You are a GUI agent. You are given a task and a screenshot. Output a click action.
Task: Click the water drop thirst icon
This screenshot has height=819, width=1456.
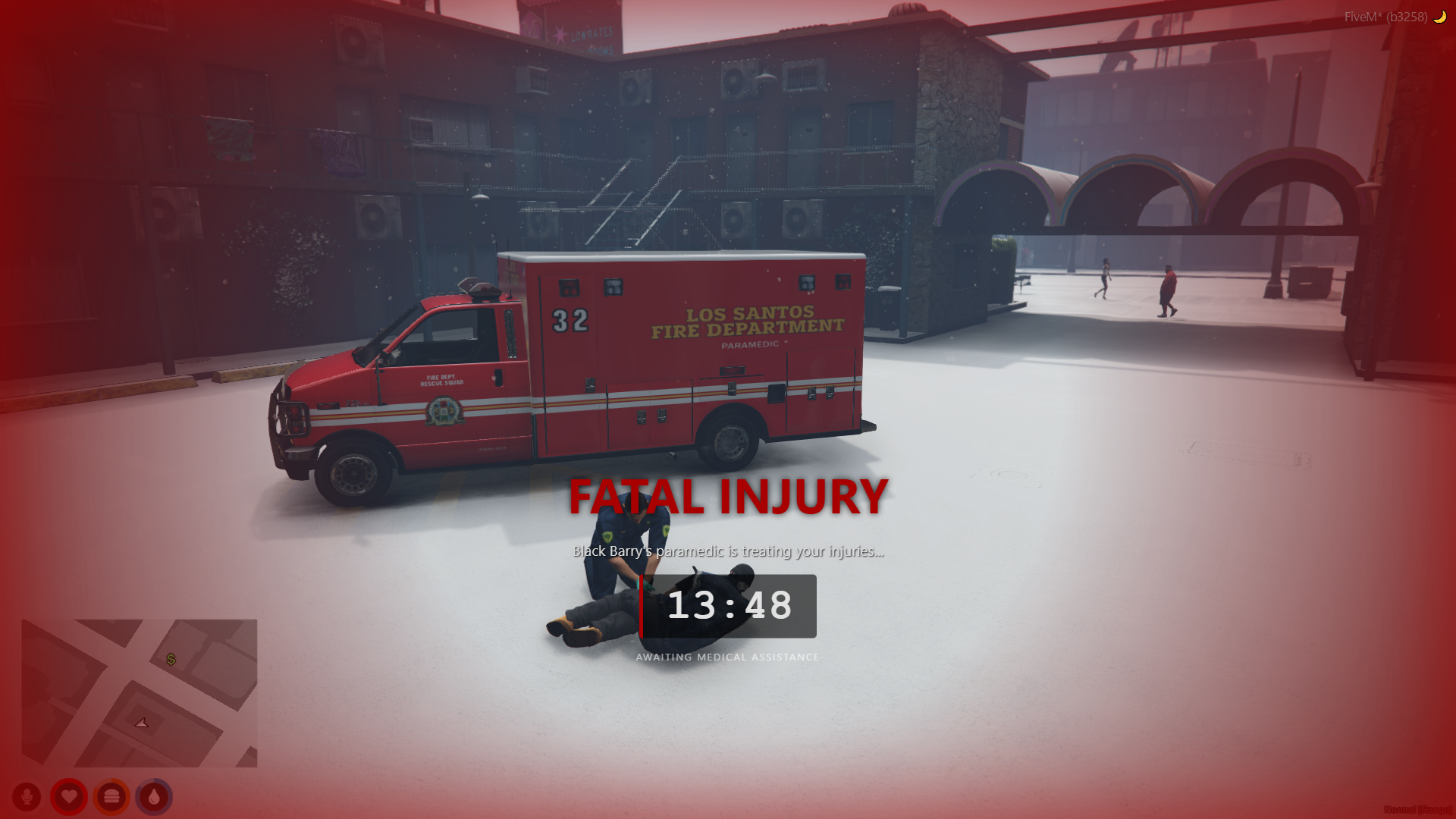click(x=152, y=797)
